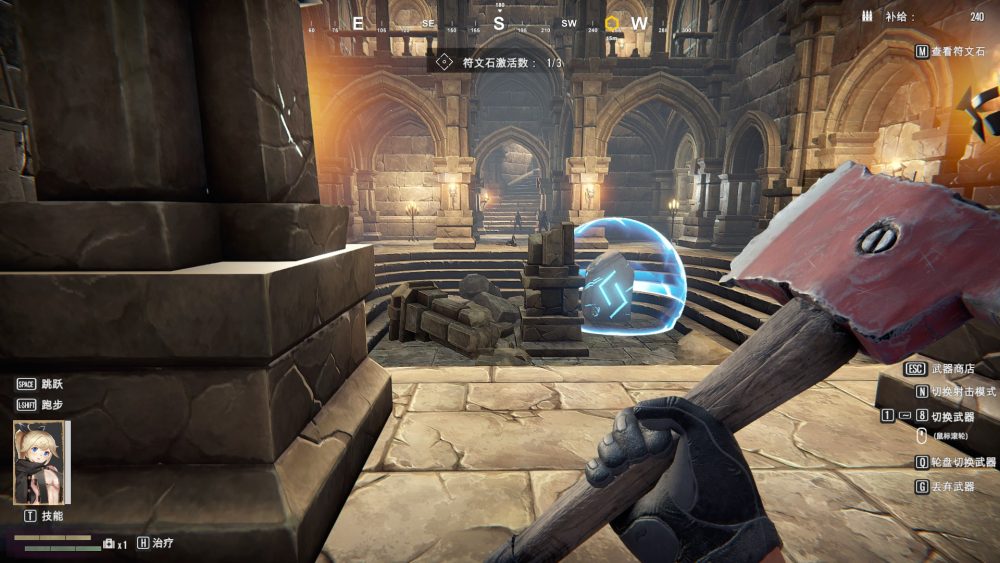Select the blonde character skill portrait
Viewport: 1000px width, 563px height.
coord(41,462)
